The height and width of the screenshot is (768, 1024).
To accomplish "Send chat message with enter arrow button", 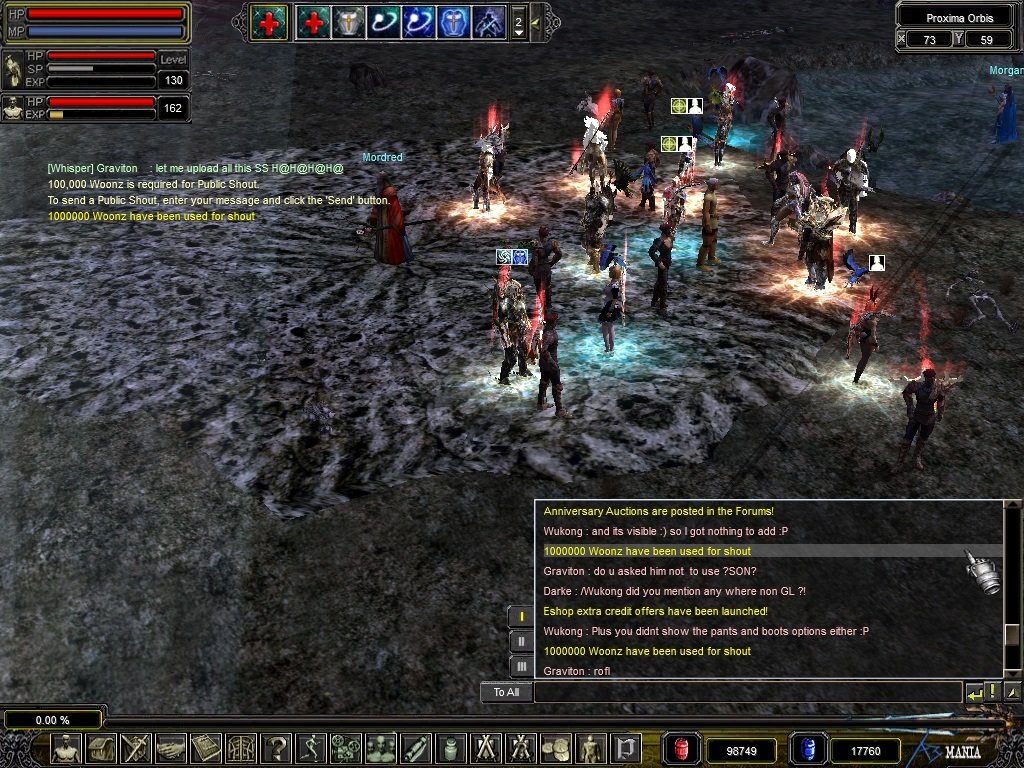I will [973, 692].
